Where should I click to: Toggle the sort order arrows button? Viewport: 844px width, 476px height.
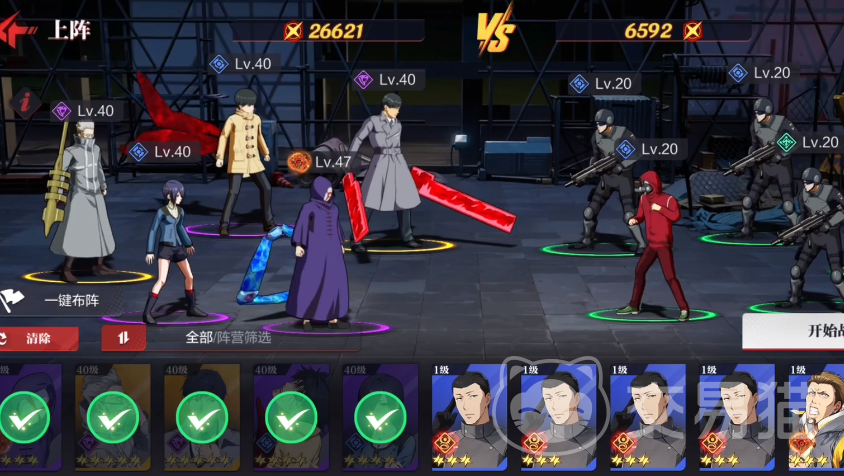[x=123, y=338]
